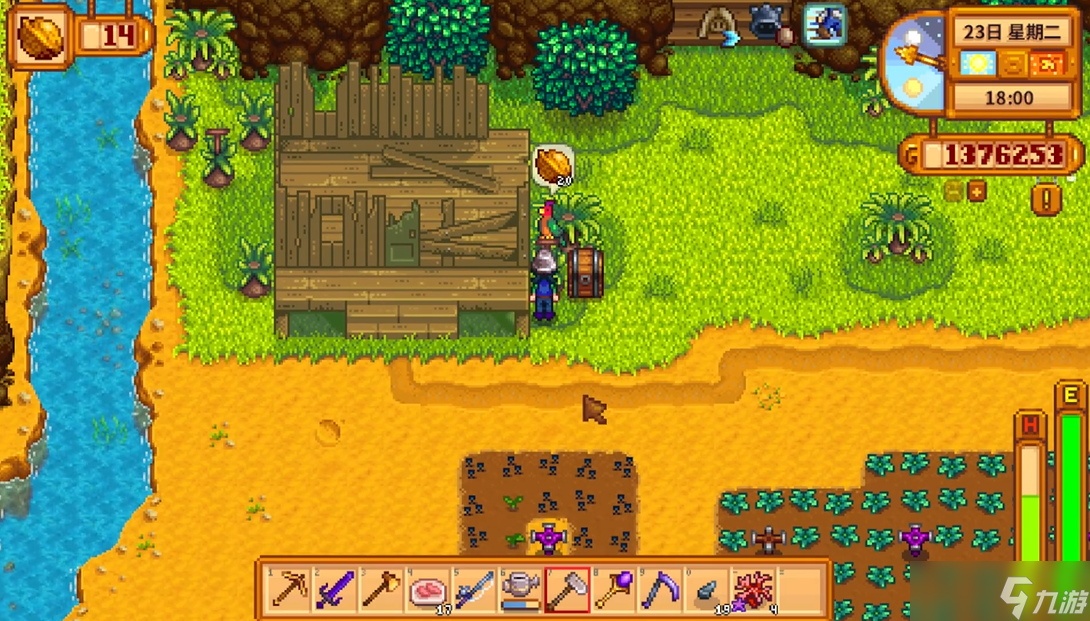
Task: Select the grey stone stack slot
Action: click(x=707, y=589)
